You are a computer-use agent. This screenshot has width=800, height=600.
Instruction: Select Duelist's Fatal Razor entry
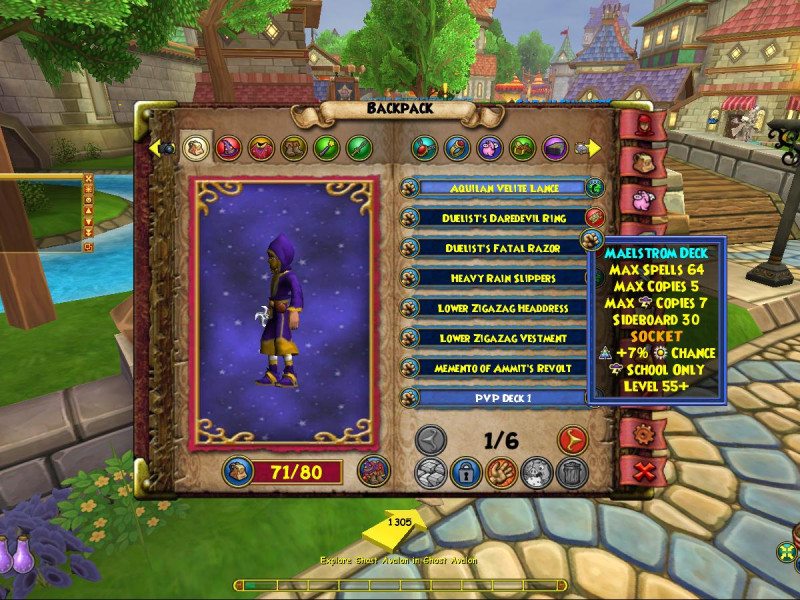click(x=496, y=247)
